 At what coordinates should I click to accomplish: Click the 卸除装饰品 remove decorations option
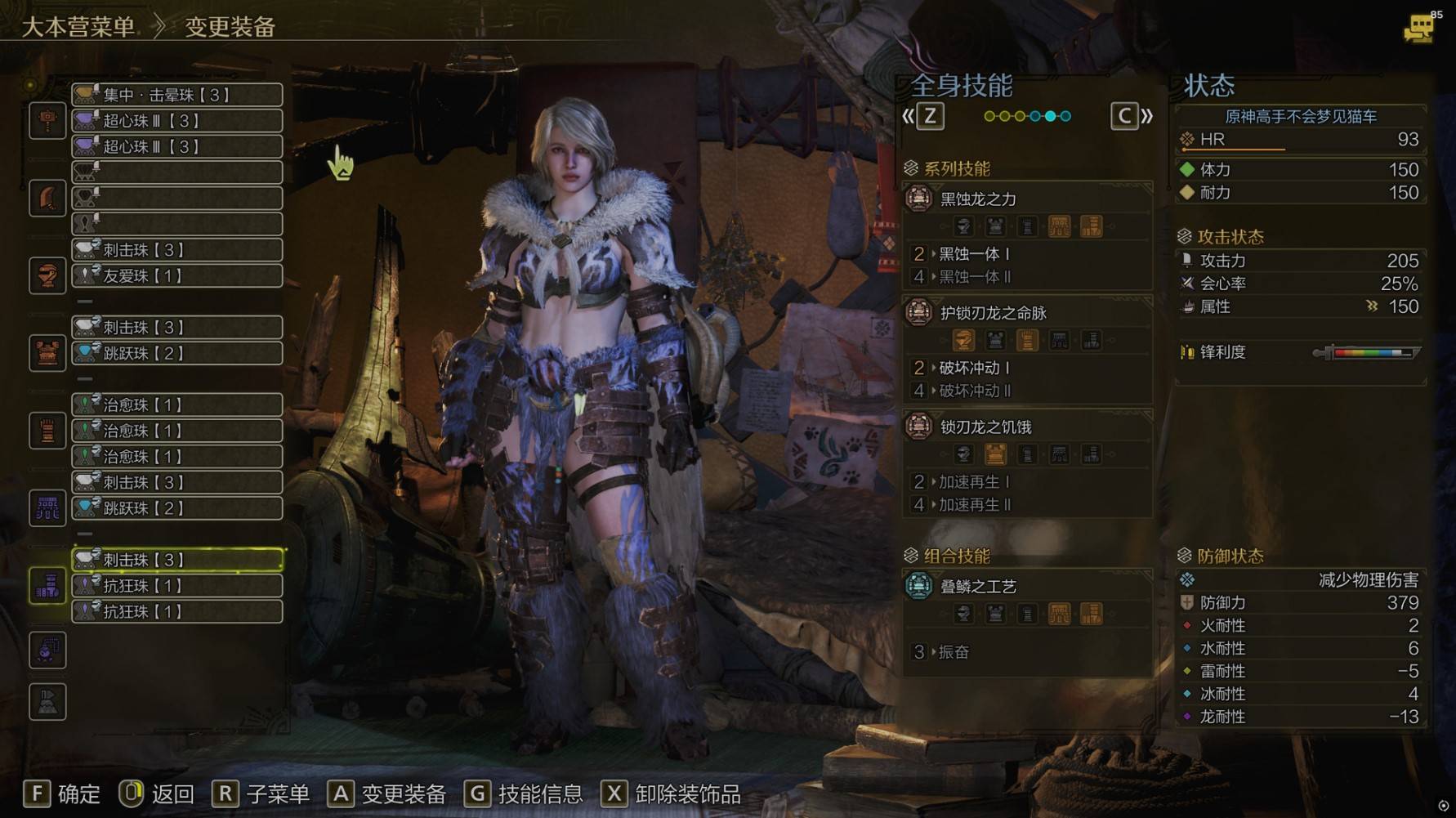coord(671,793)
